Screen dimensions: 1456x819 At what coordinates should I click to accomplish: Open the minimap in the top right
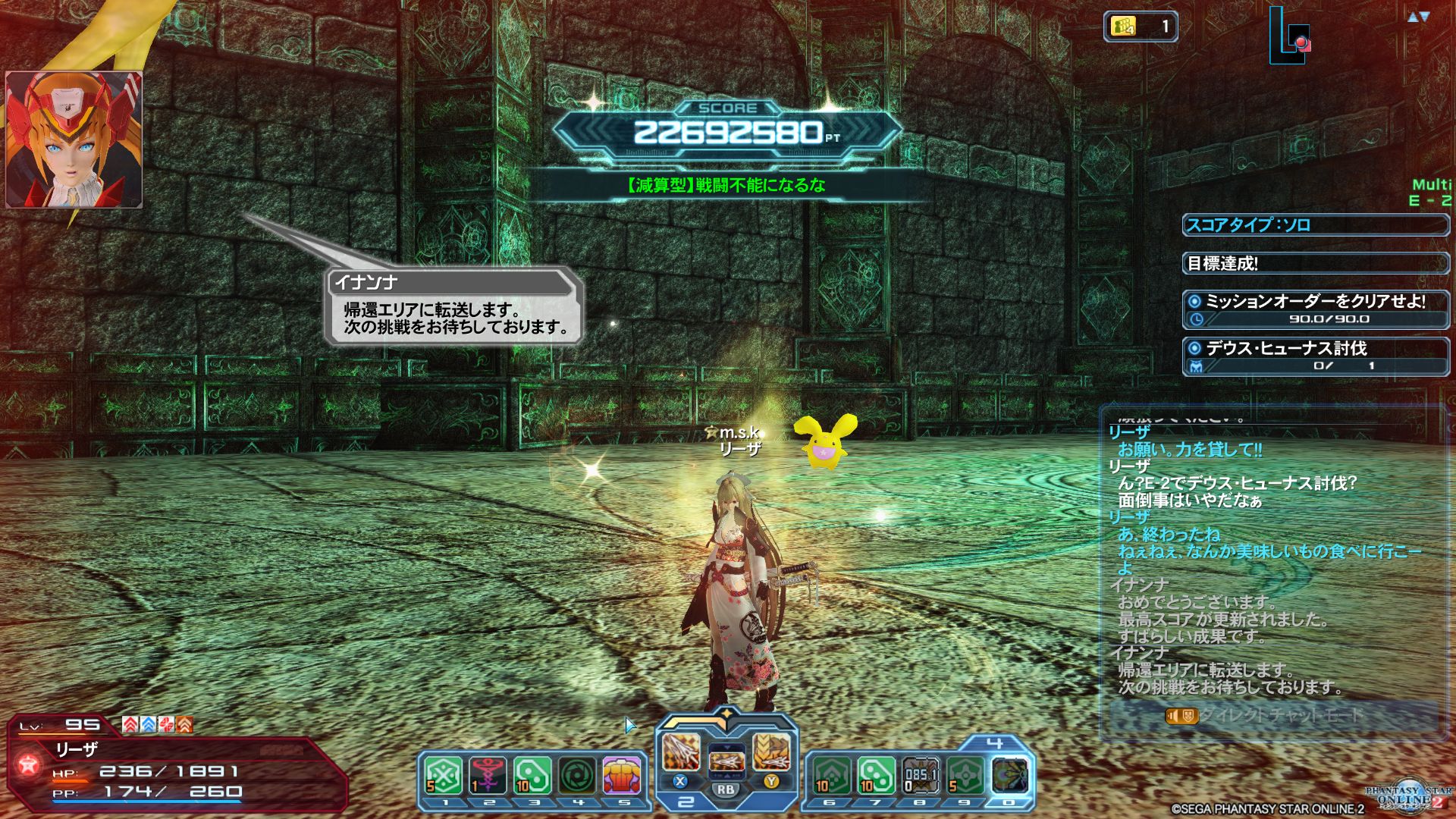[1289, 34]
